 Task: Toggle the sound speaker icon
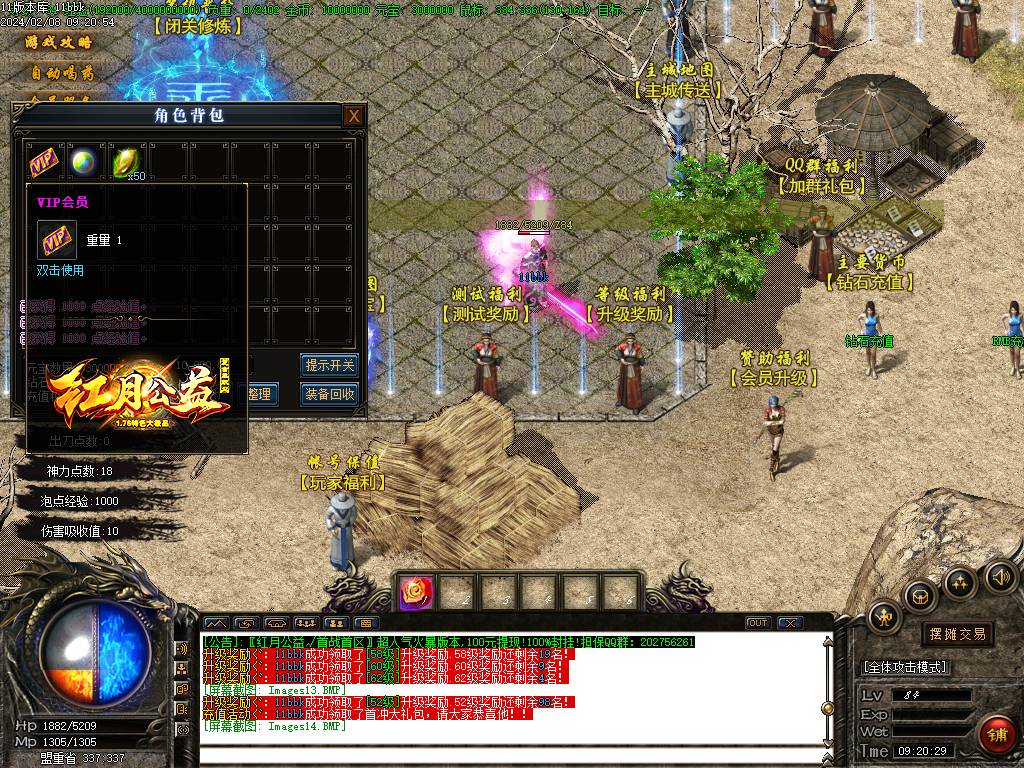[x=1000, y=576]
